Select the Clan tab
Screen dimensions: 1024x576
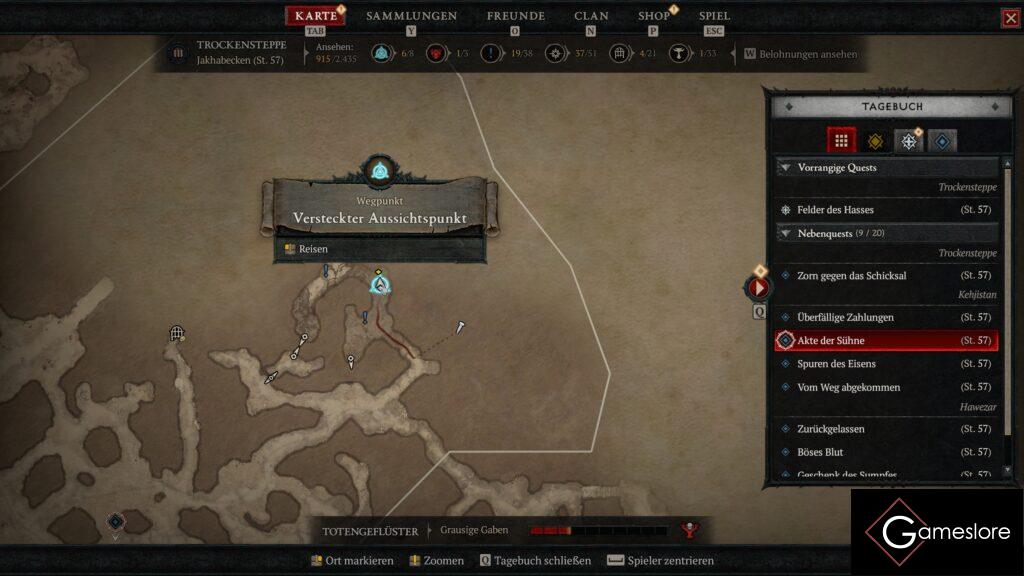click(x=591, y=16)
